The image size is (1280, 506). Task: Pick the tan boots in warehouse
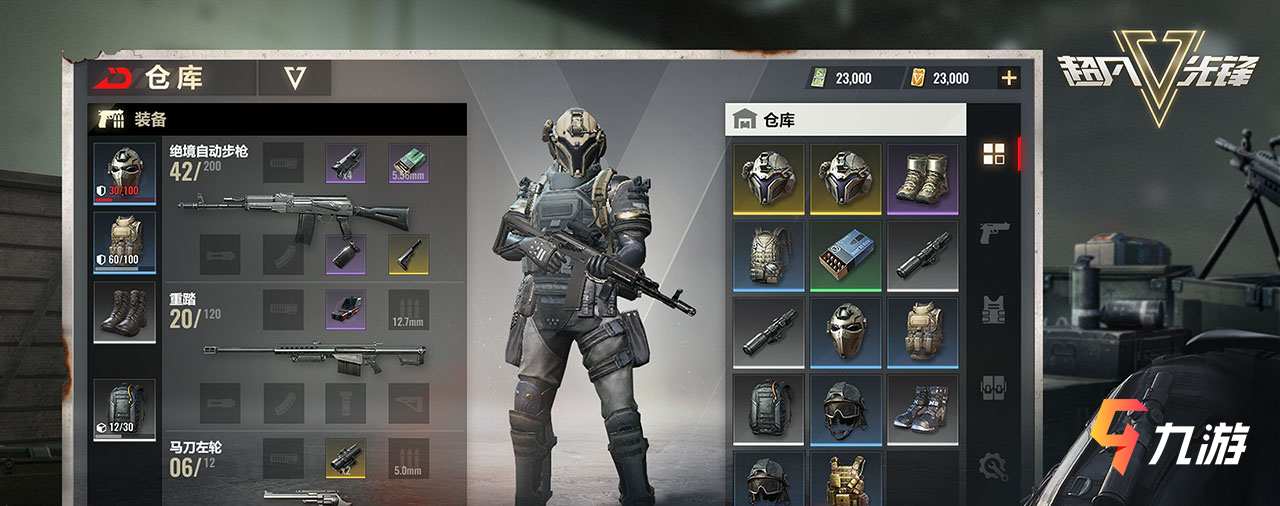[922, 179]
